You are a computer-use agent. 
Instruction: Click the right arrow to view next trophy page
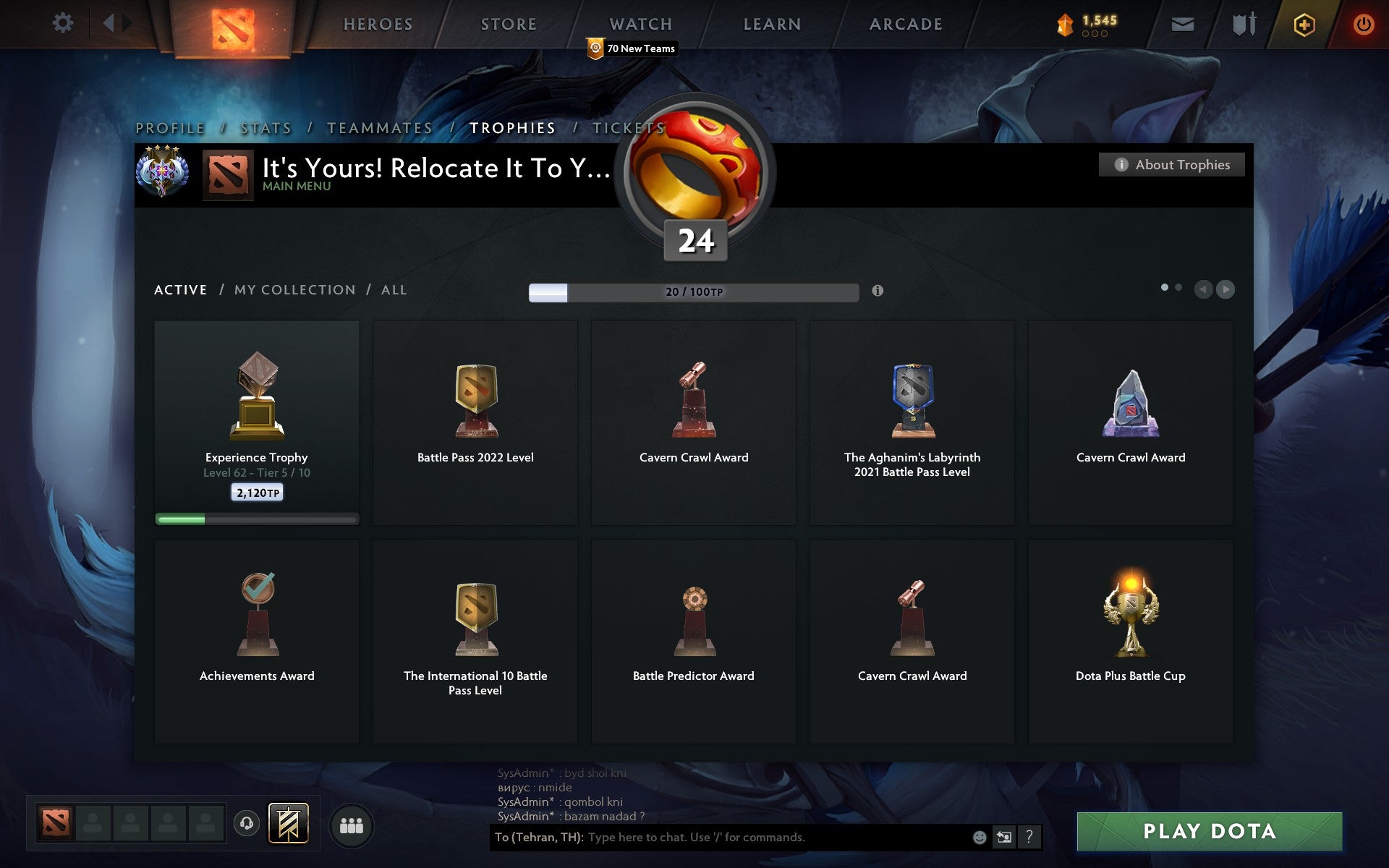coord(1226,290)
